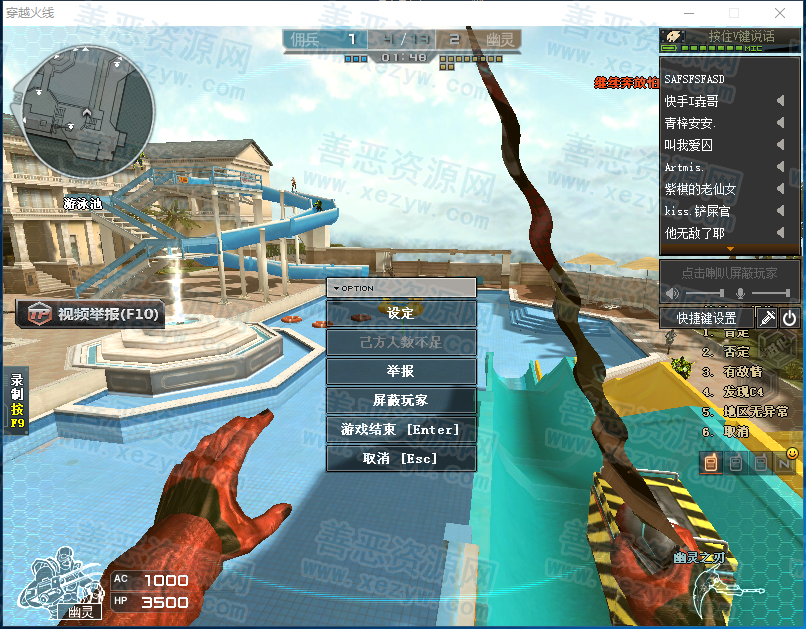Open the 快捷键设置 hotkey settings
The image size is (806, 629).
point(706,318)
